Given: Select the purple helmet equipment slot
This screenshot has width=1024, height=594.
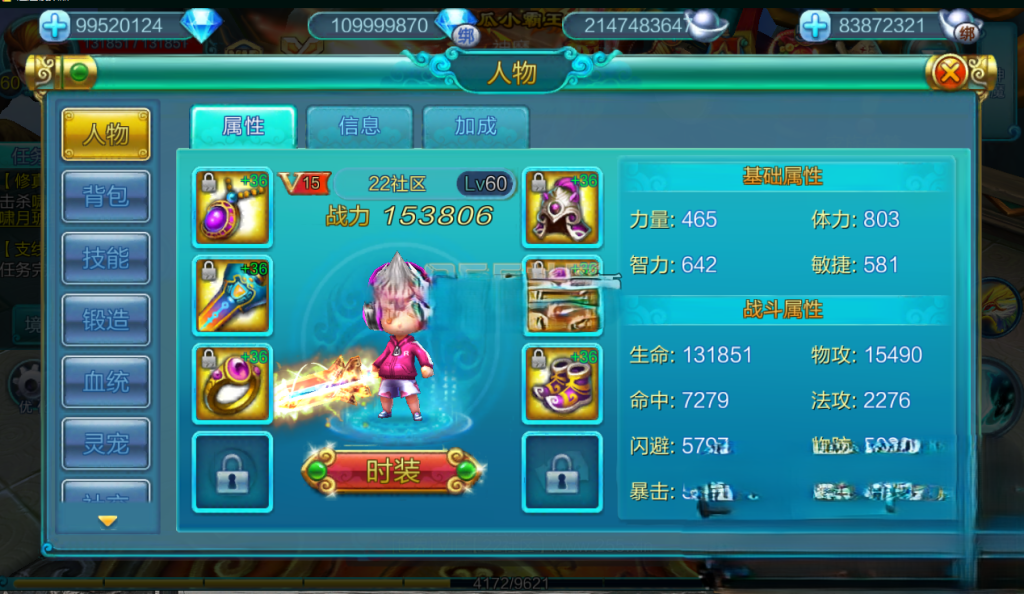Looking at the screenshot, I should click(x=562, y=207).
